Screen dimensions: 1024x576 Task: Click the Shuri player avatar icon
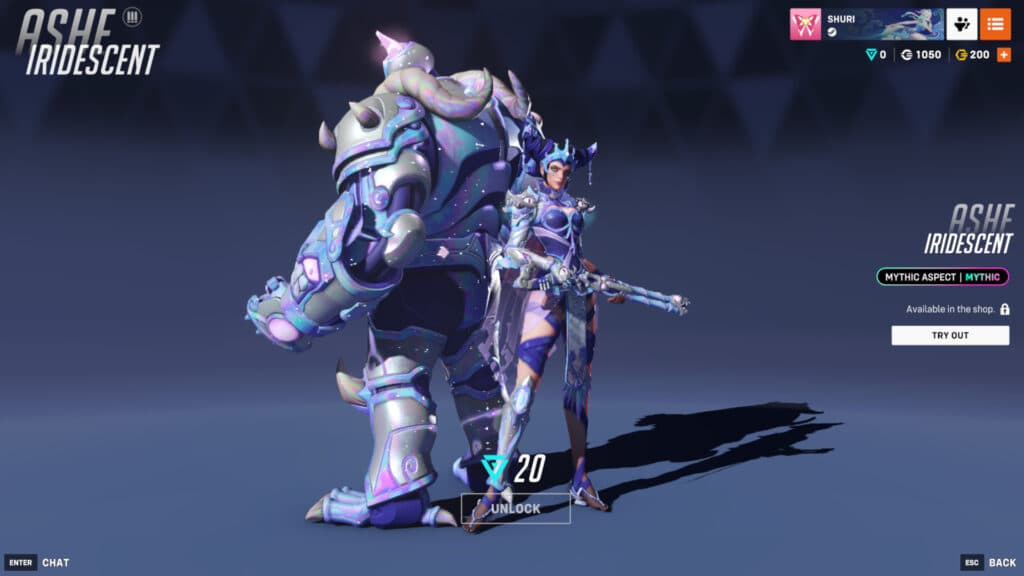805,24
